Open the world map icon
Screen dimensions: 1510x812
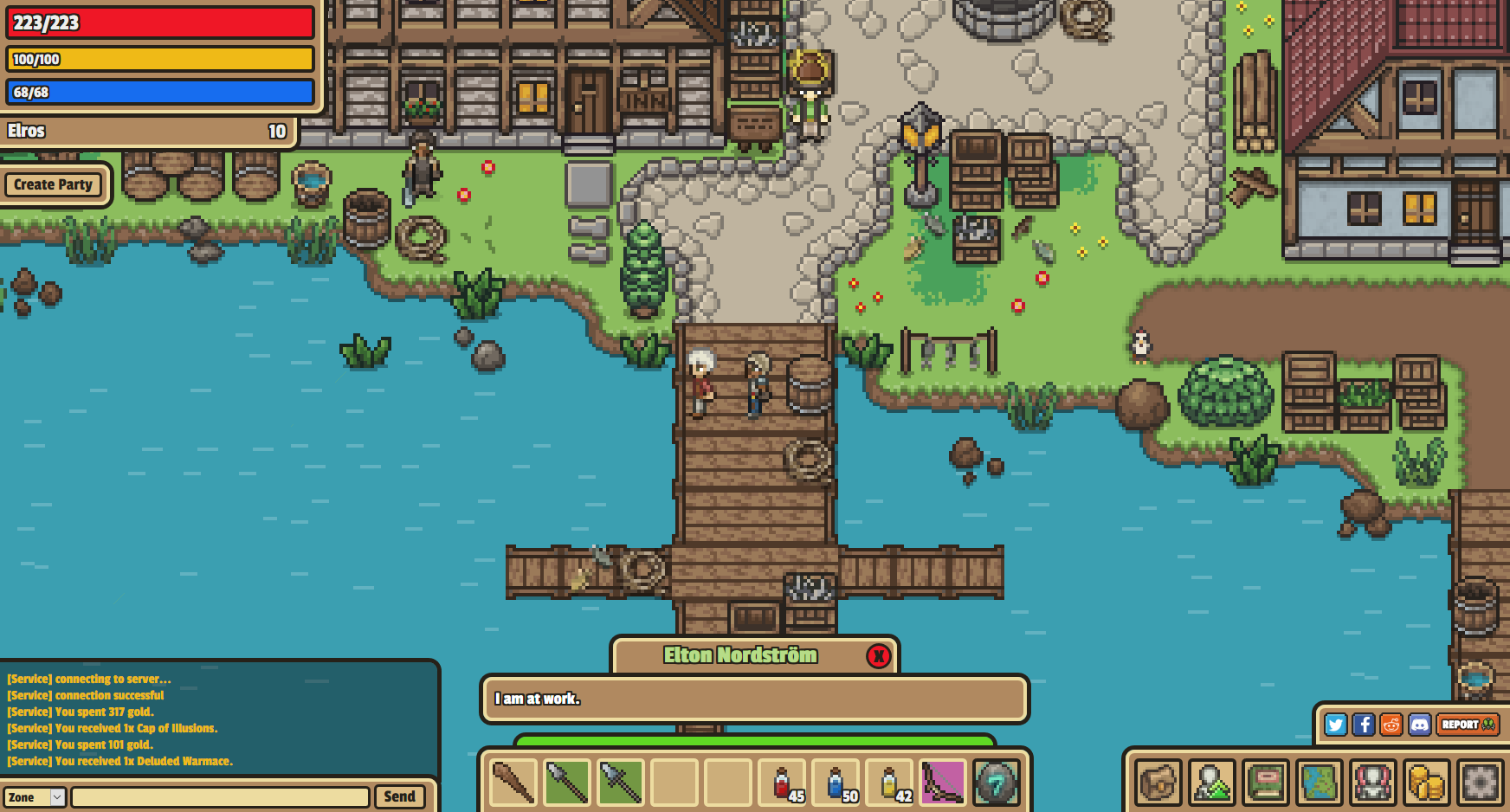[x=1320, y=783]
